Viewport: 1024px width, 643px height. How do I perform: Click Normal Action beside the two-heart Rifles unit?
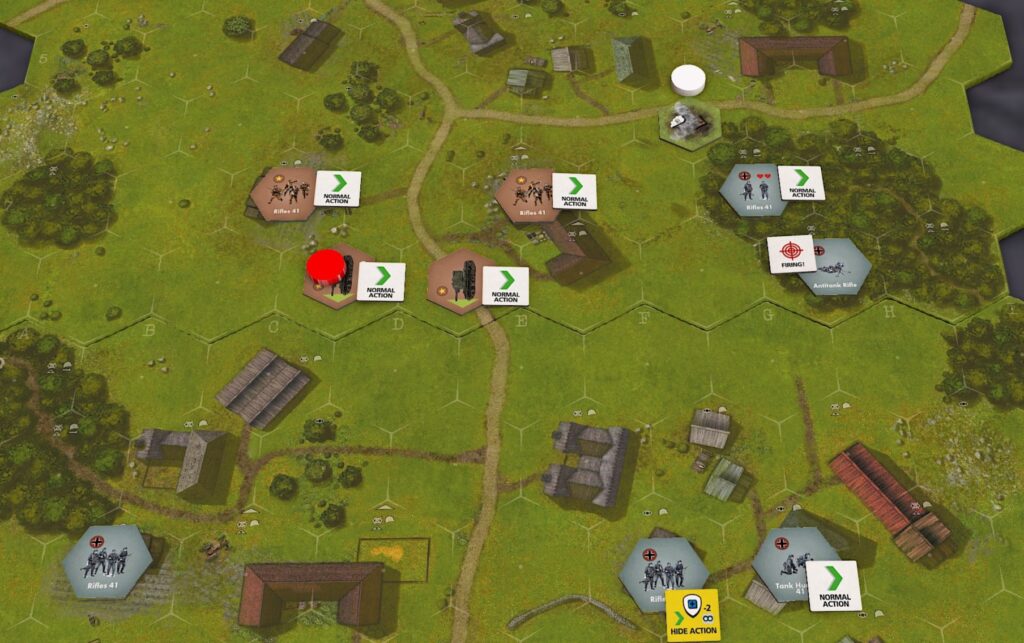pos(801,184)
